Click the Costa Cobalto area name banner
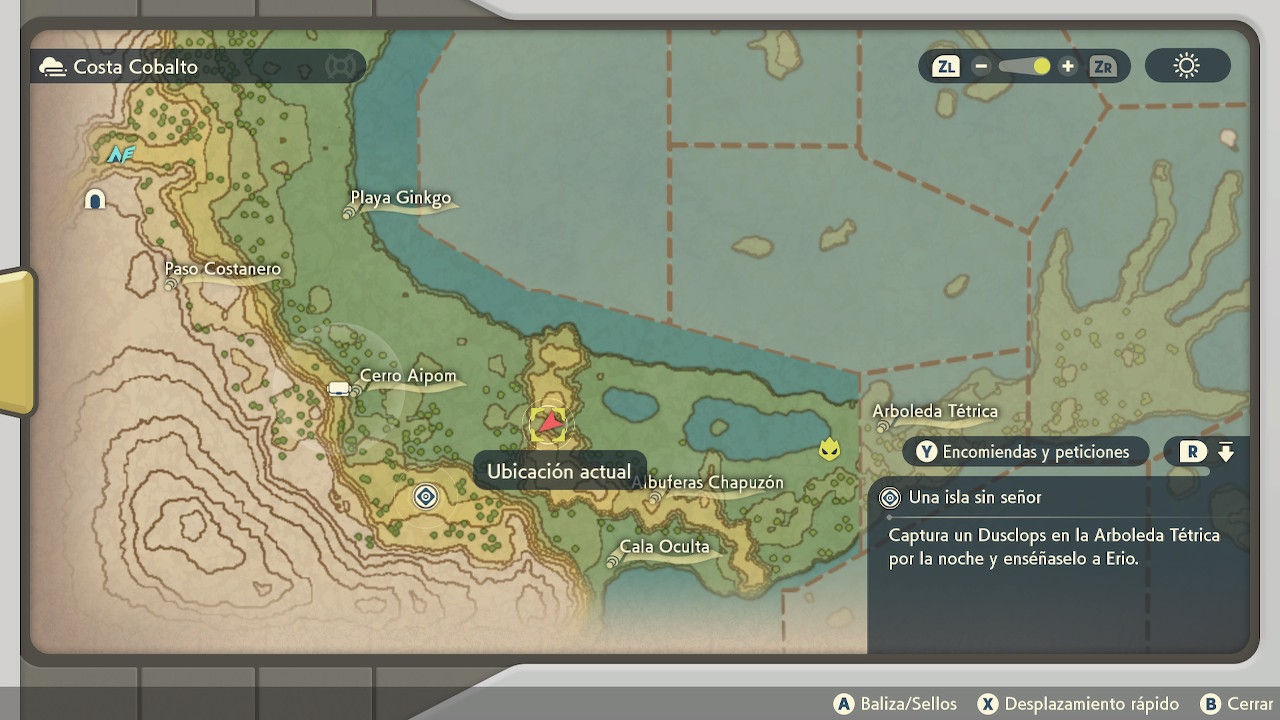Viewport: 1280px width, 720px height. tap(135, 67)
